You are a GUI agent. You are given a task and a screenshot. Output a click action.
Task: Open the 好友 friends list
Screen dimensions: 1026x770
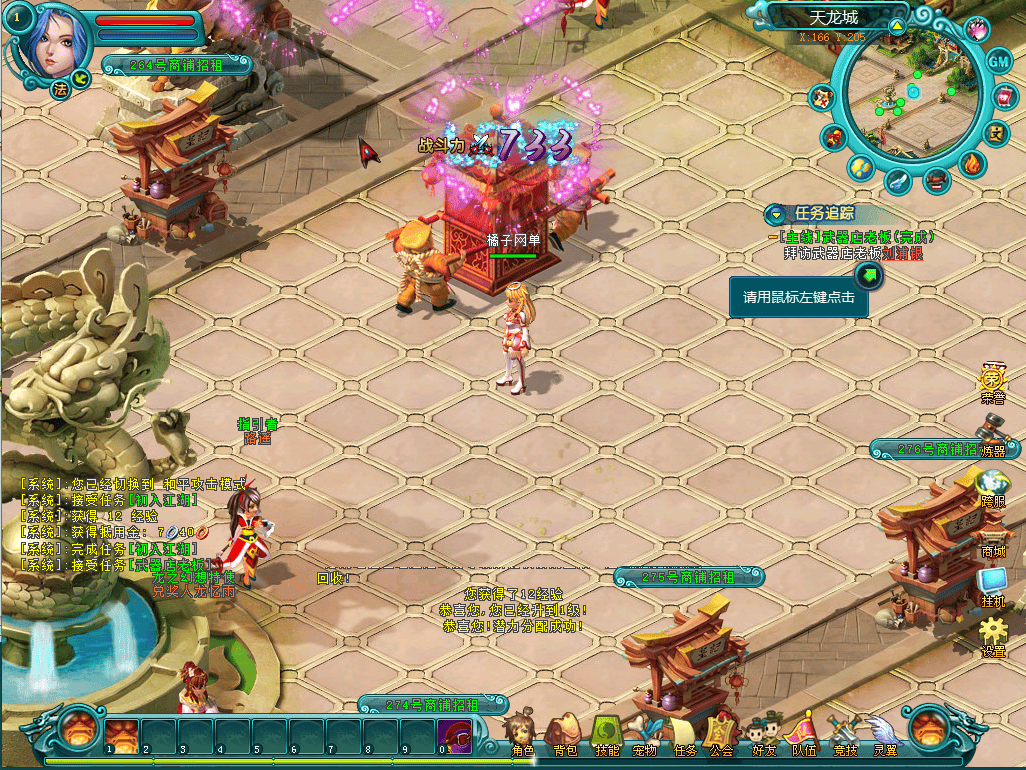click(x=763, y=733)
